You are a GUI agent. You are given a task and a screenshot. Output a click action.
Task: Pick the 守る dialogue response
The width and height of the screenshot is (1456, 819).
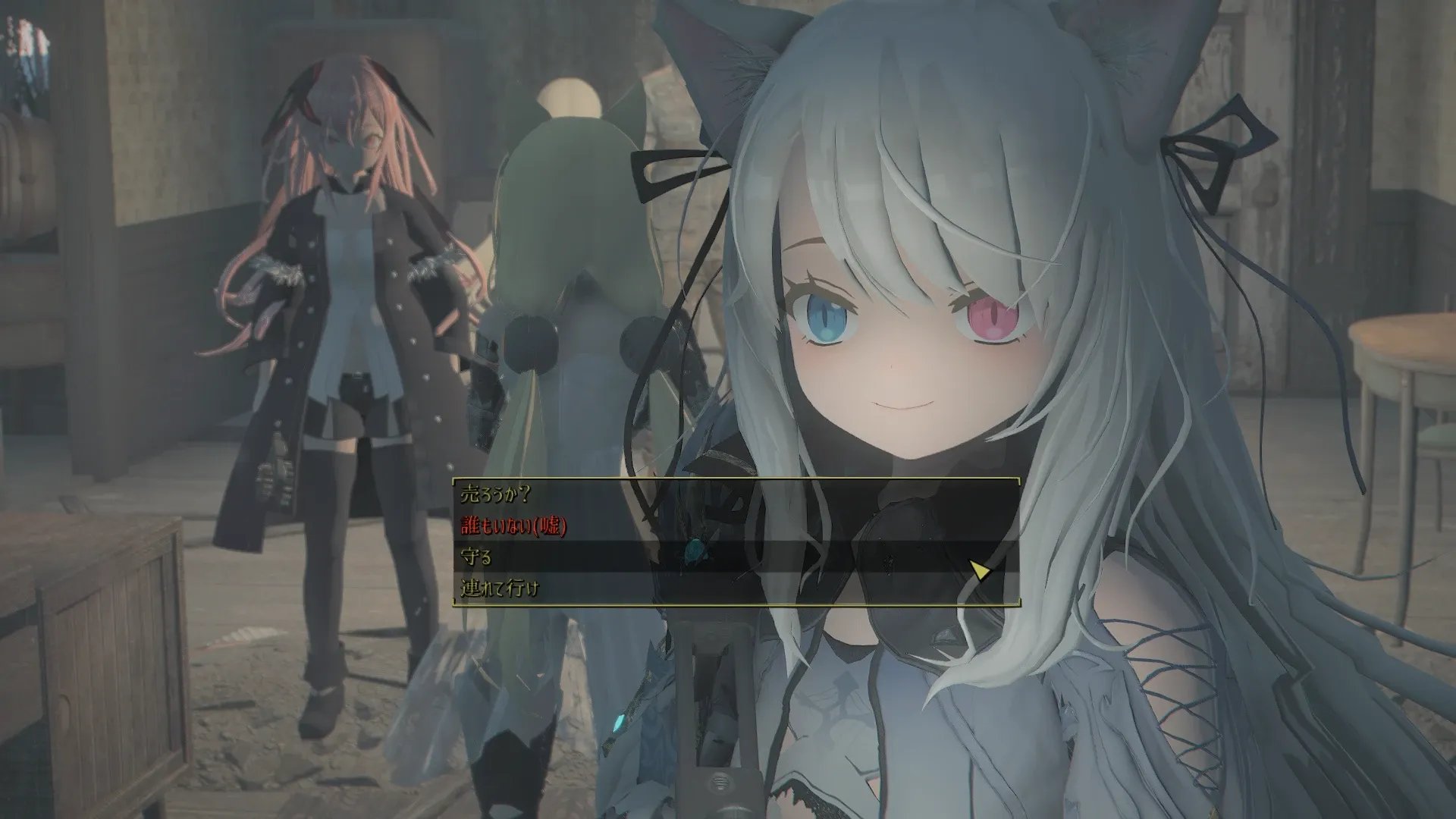pos(477,557)
